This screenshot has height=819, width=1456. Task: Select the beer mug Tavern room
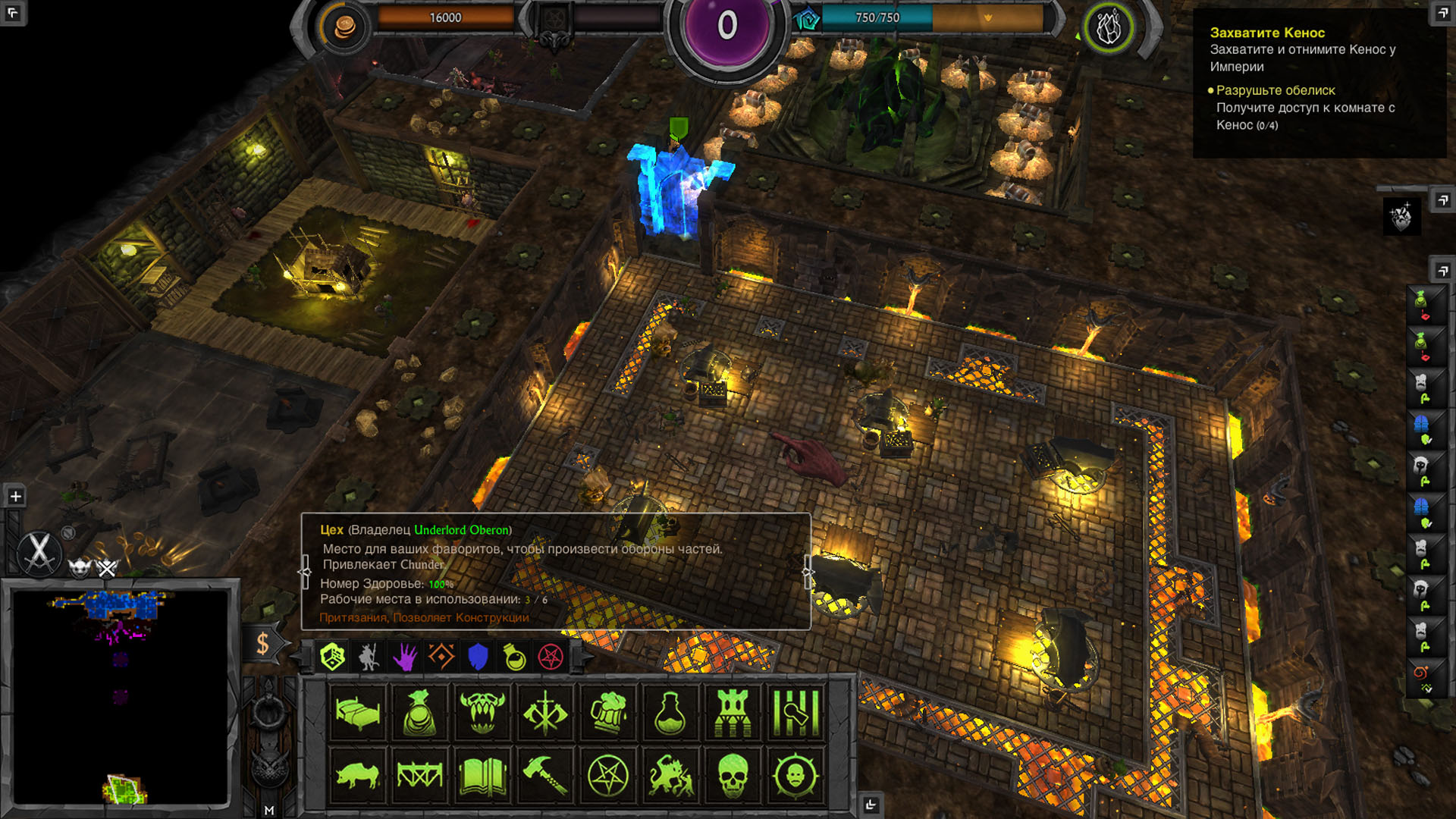pyautogui.click(x=608, y=712)
